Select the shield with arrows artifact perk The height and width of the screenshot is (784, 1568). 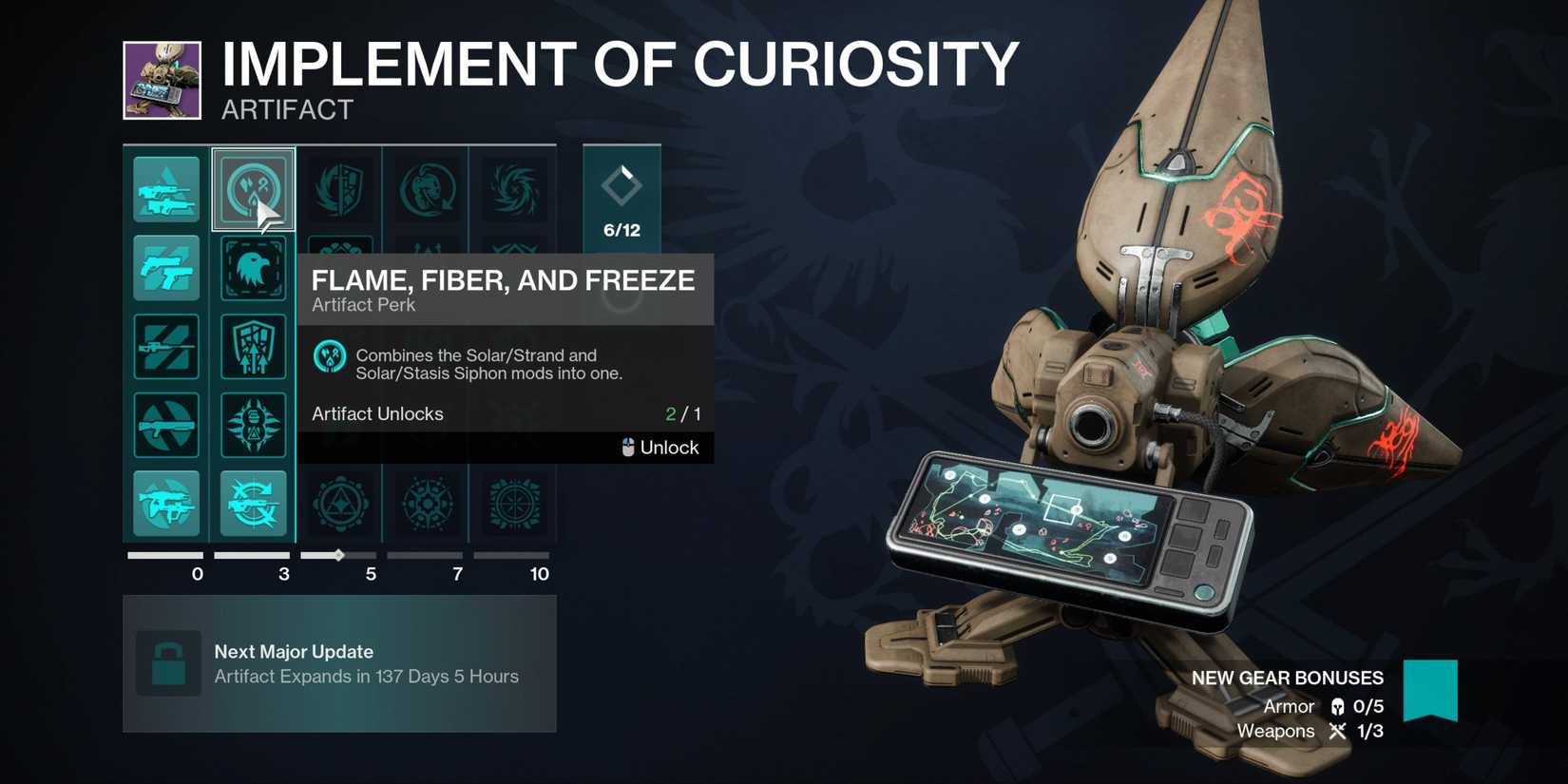(x=253, y=346)
